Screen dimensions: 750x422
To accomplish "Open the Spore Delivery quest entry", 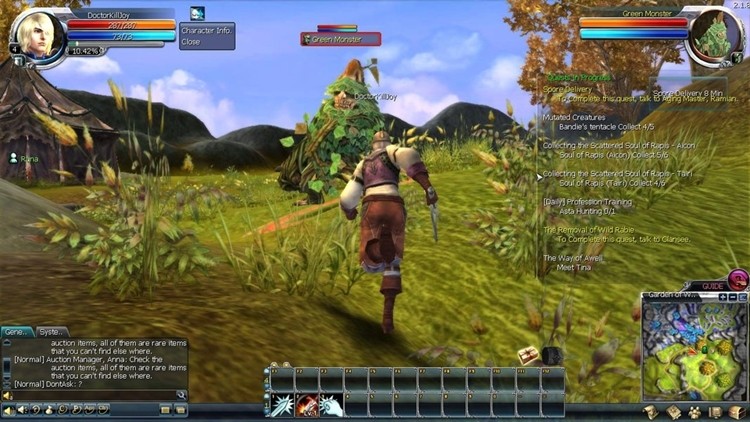I will point(567,89).
